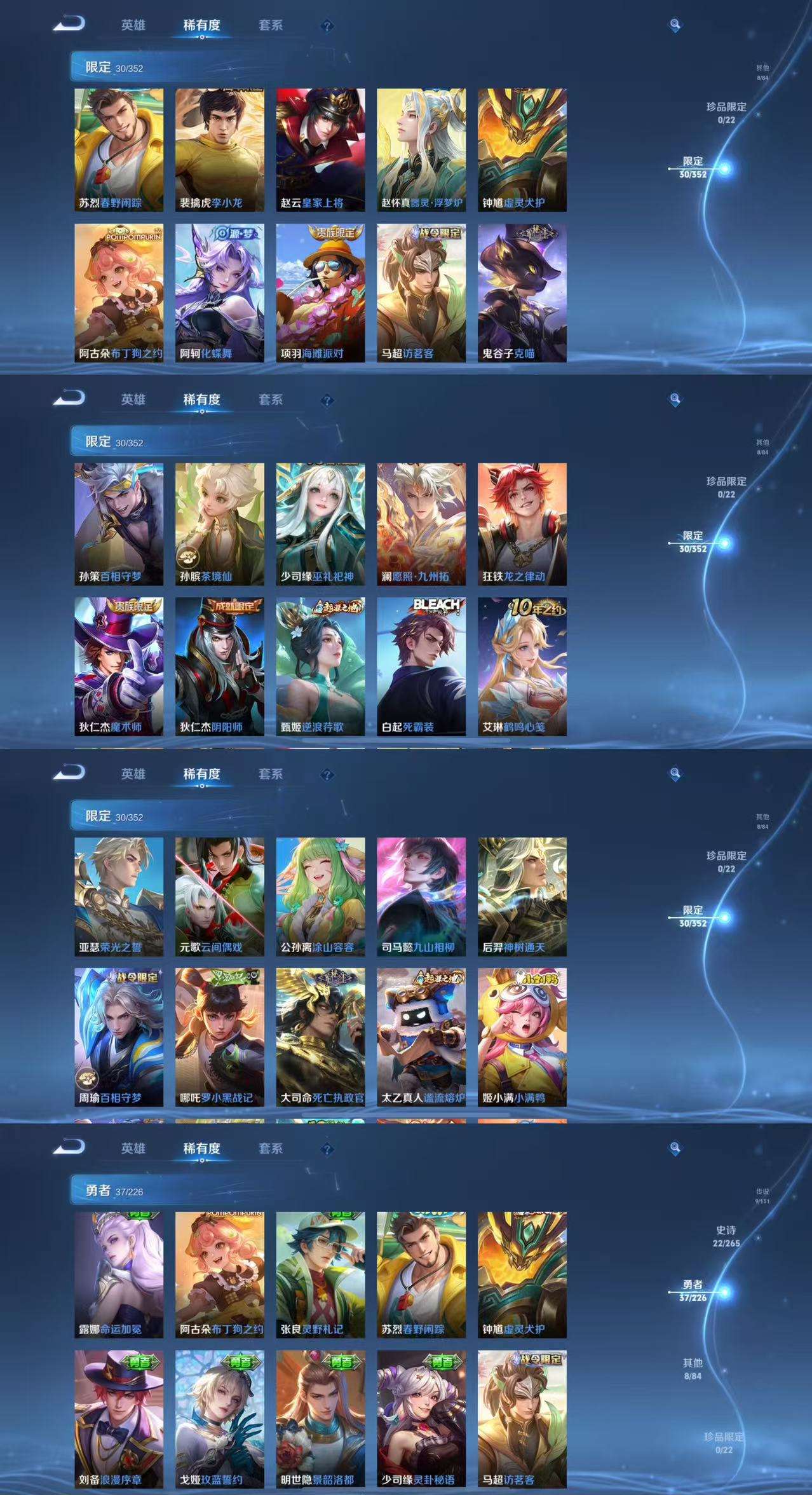The height and width of the screenshot is (1495, 812).
Task: View the 哪吒 罗小黑战记 skin card
Action: [x=219, y=1037]
